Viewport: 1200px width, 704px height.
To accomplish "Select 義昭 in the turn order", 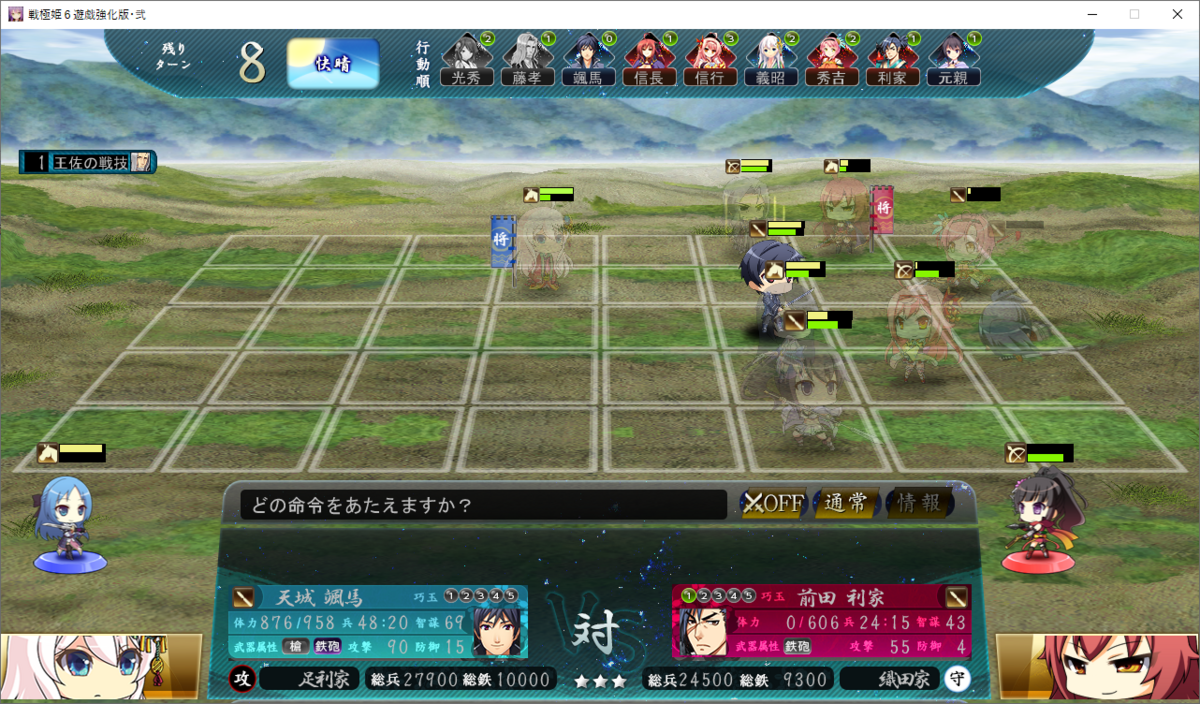I will (771, 61).
